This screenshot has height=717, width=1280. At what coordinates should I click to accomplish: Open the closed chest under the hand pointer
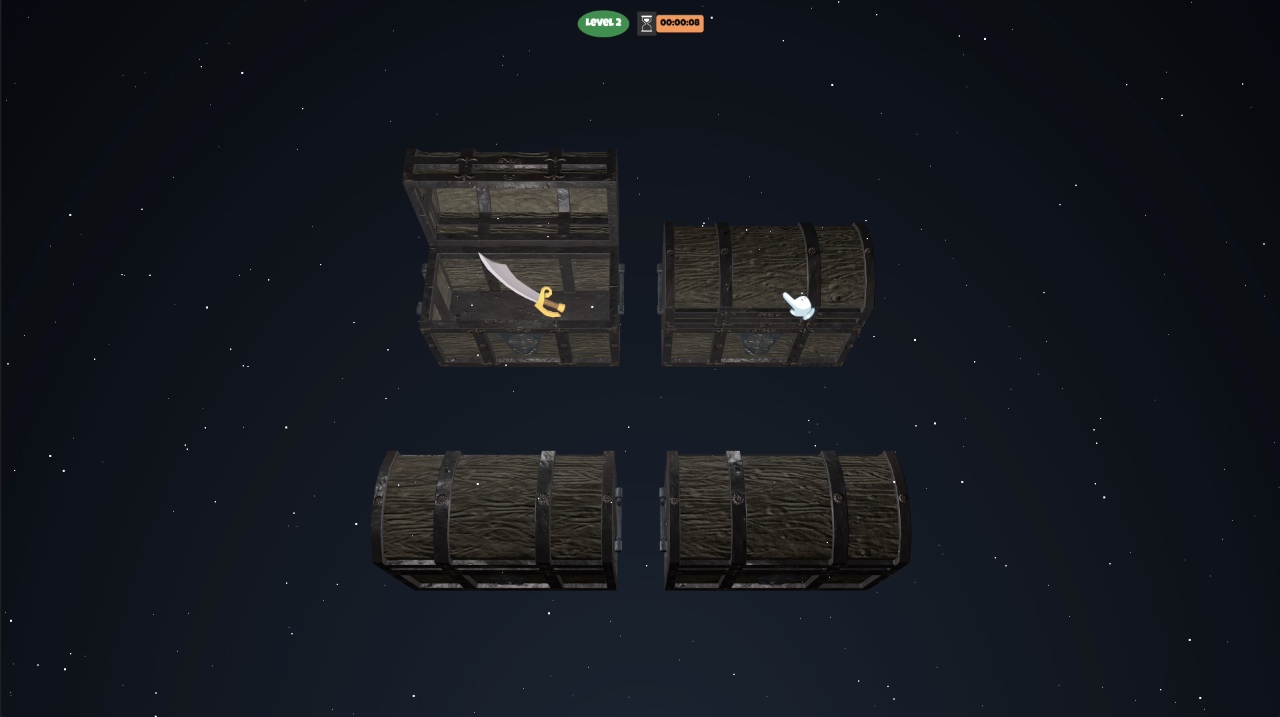(765, 295)
